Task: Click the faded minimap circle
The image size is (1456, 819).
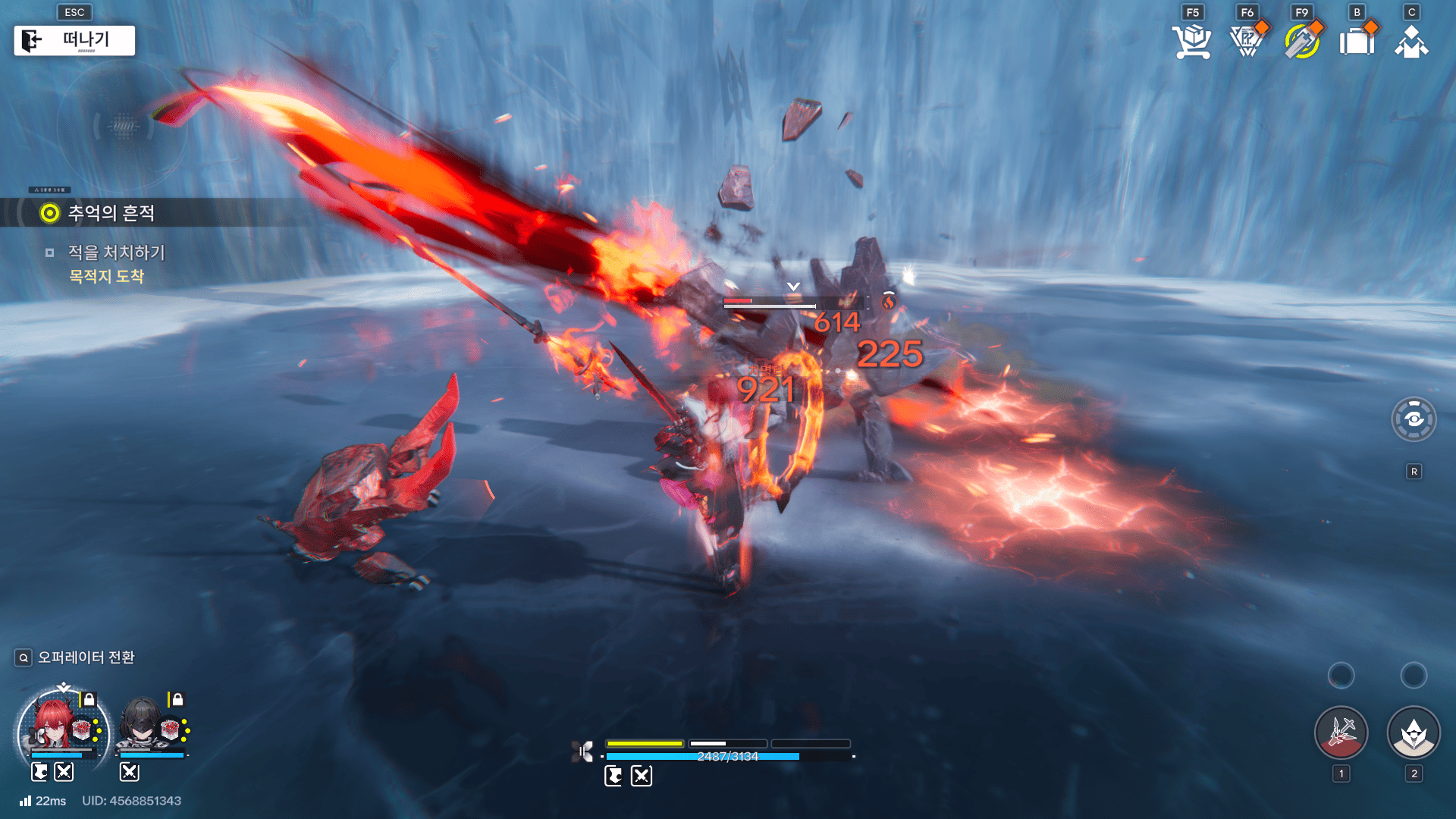Action: (x=123, y=126)
